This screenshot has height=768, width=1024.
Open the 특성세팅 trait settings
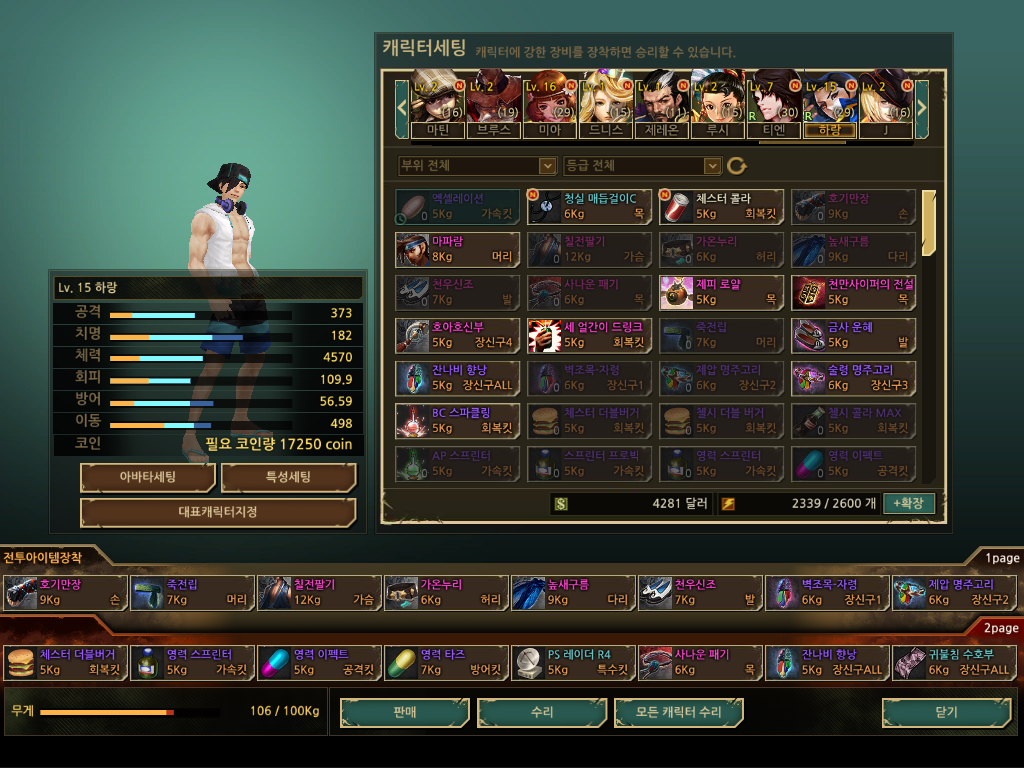[288, 478]
